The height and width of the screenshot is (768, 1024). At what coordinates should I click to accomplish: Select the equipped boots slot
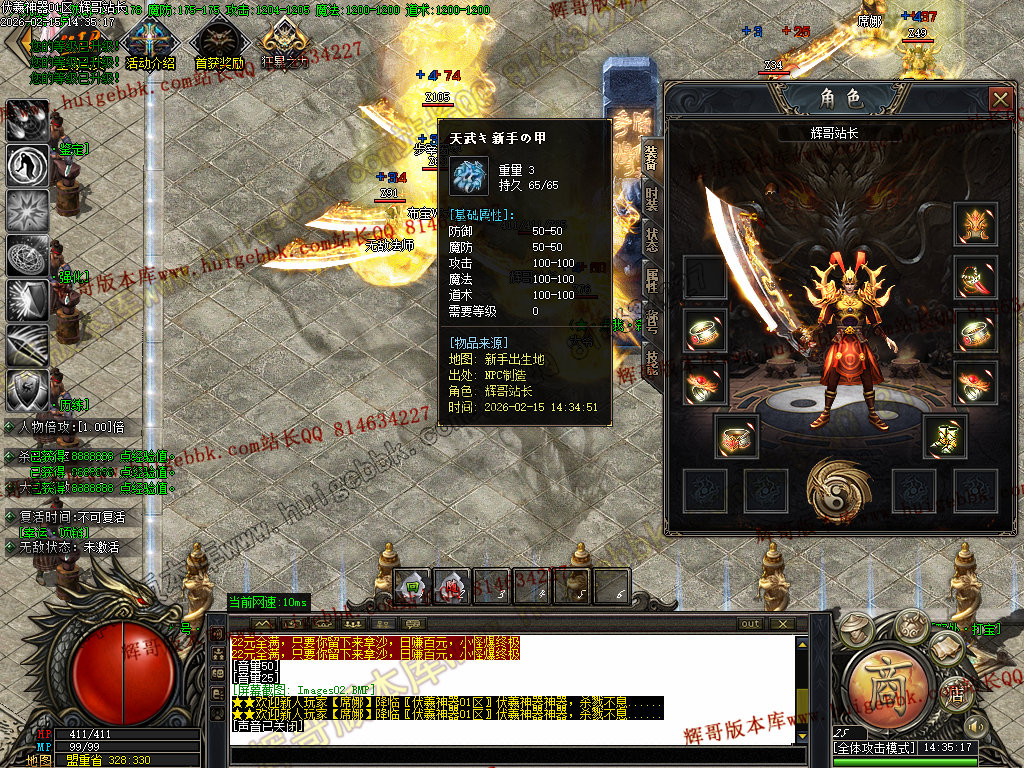click(x=943, y=435)
